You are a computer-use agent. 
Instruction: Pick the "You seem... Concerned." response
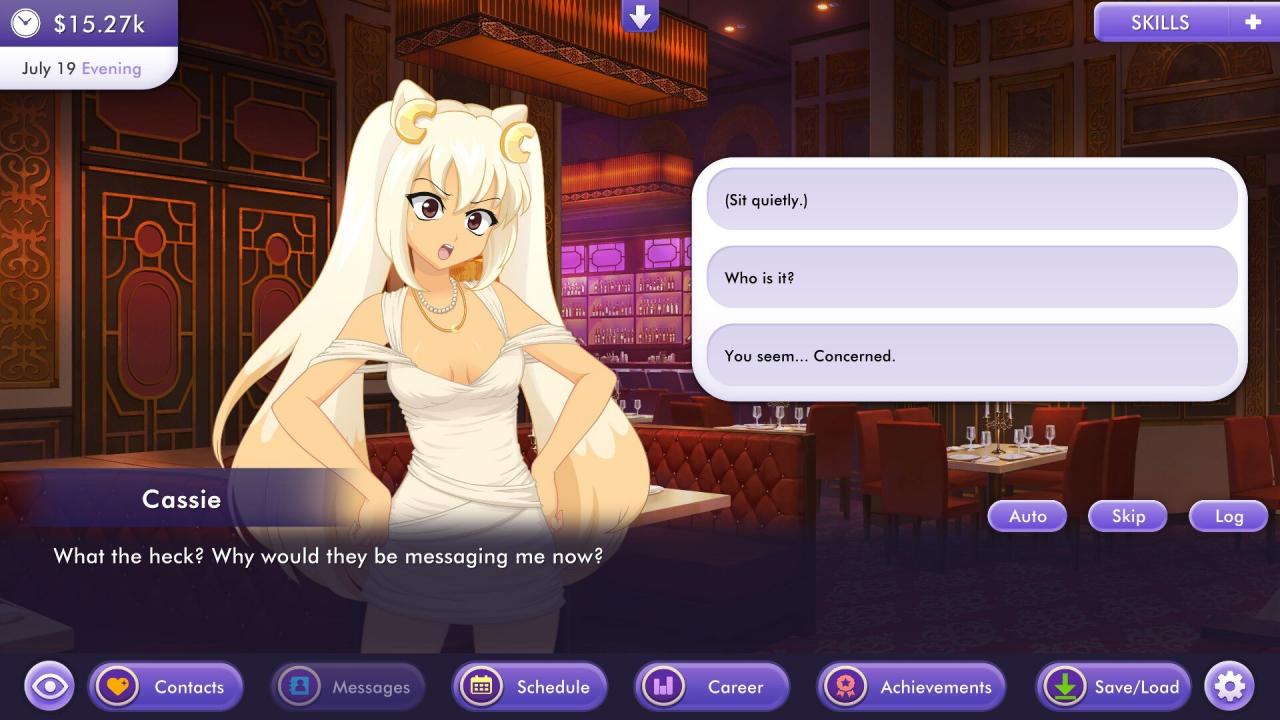(x=971, y=356)
